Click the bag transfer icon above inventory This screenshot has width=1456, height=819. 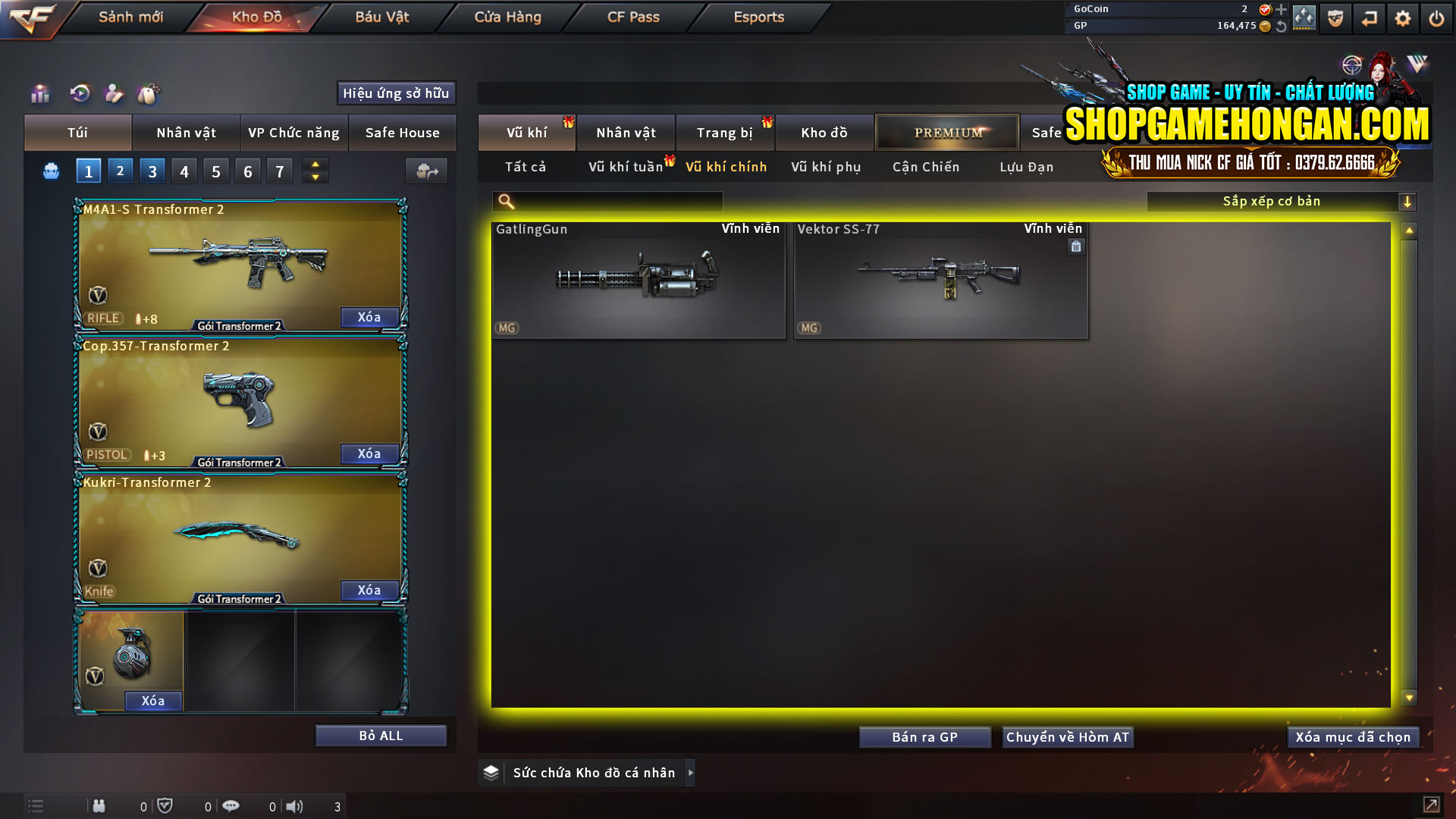point(425,171)
